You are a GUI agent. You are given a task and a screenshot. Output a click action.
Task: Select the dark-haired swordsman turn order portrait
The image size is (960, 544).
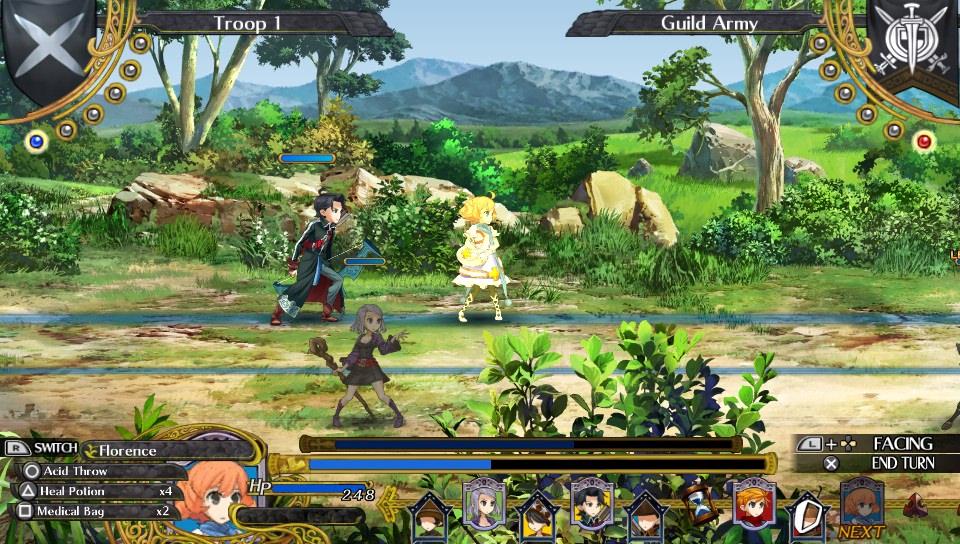590,502
